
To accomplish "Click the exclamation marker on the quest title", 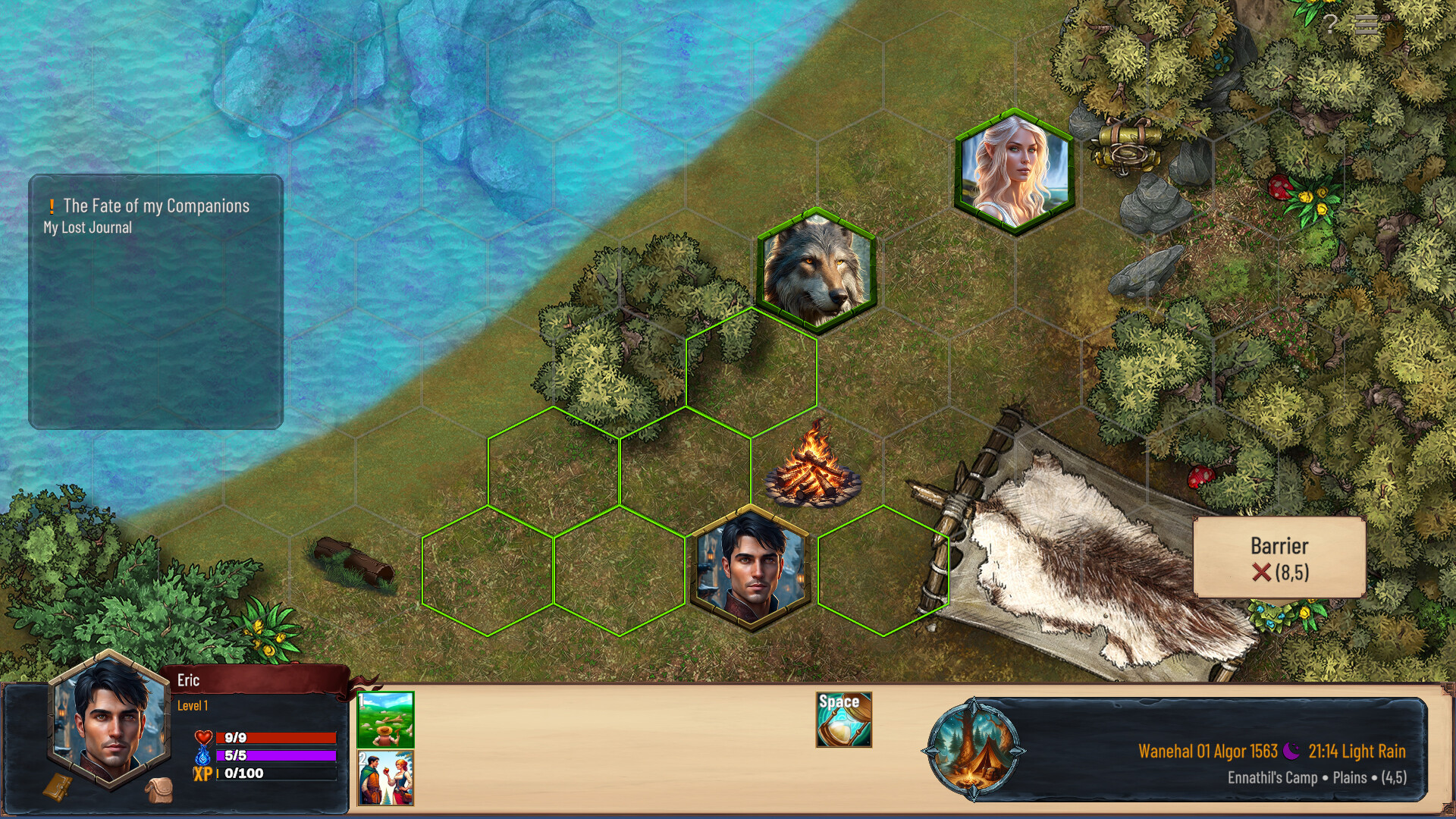I will [52, 205].
